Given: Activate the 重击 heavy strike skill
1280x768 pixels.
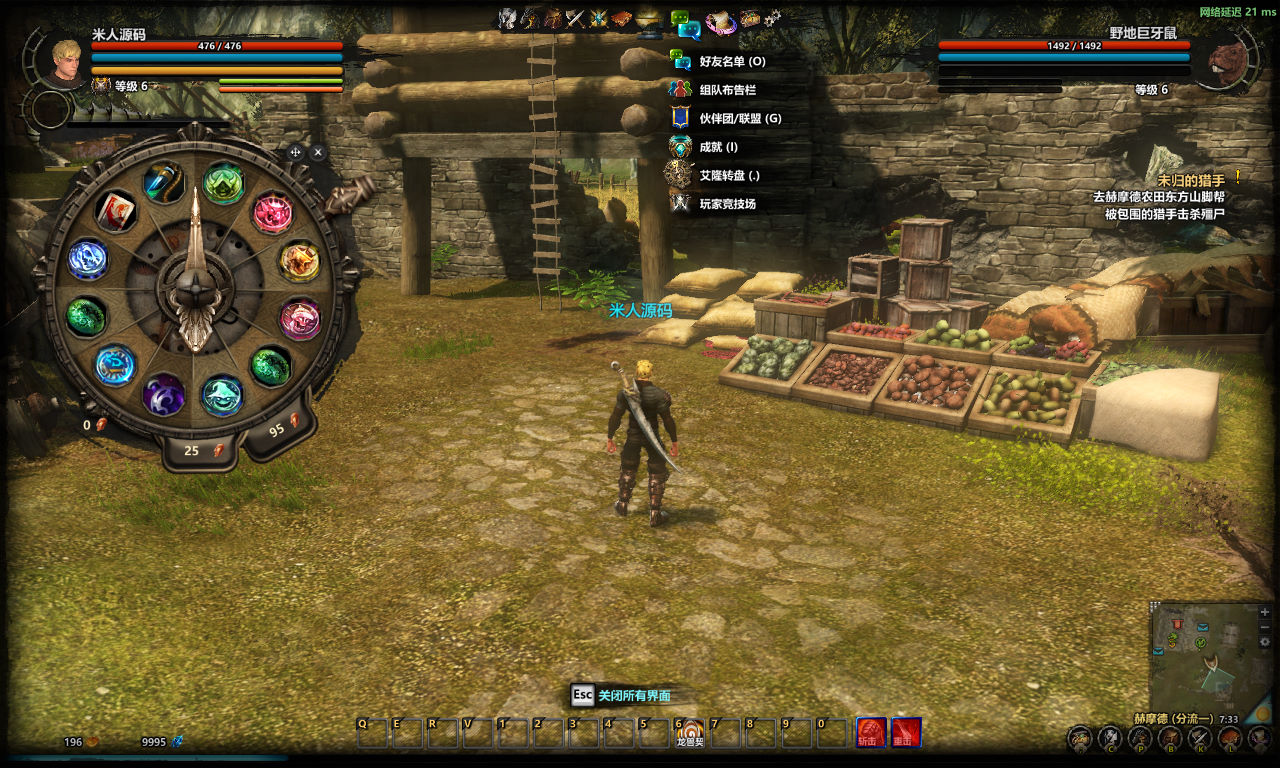Looking at the screenshot, I should (x=906, y=733).
